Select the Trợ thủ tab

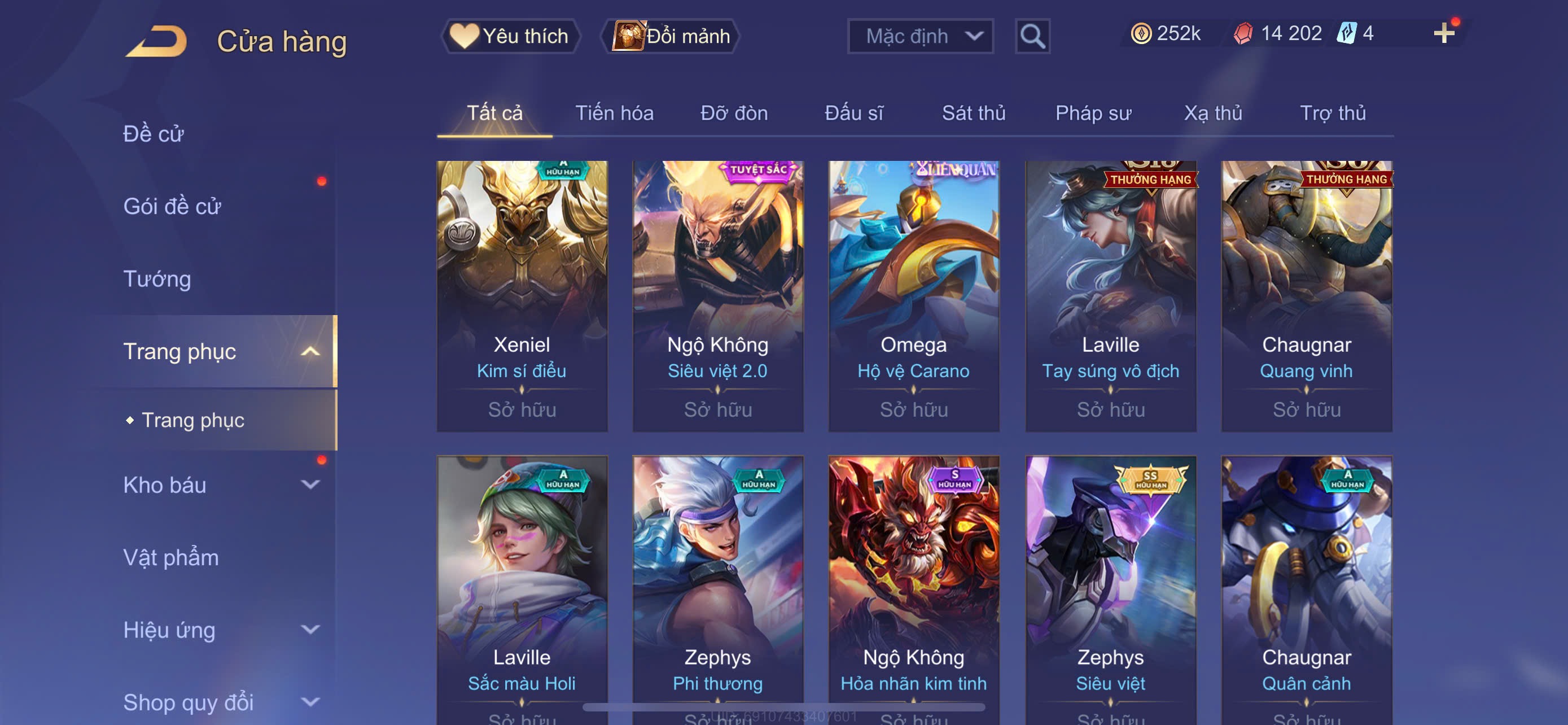point(1333,113)
